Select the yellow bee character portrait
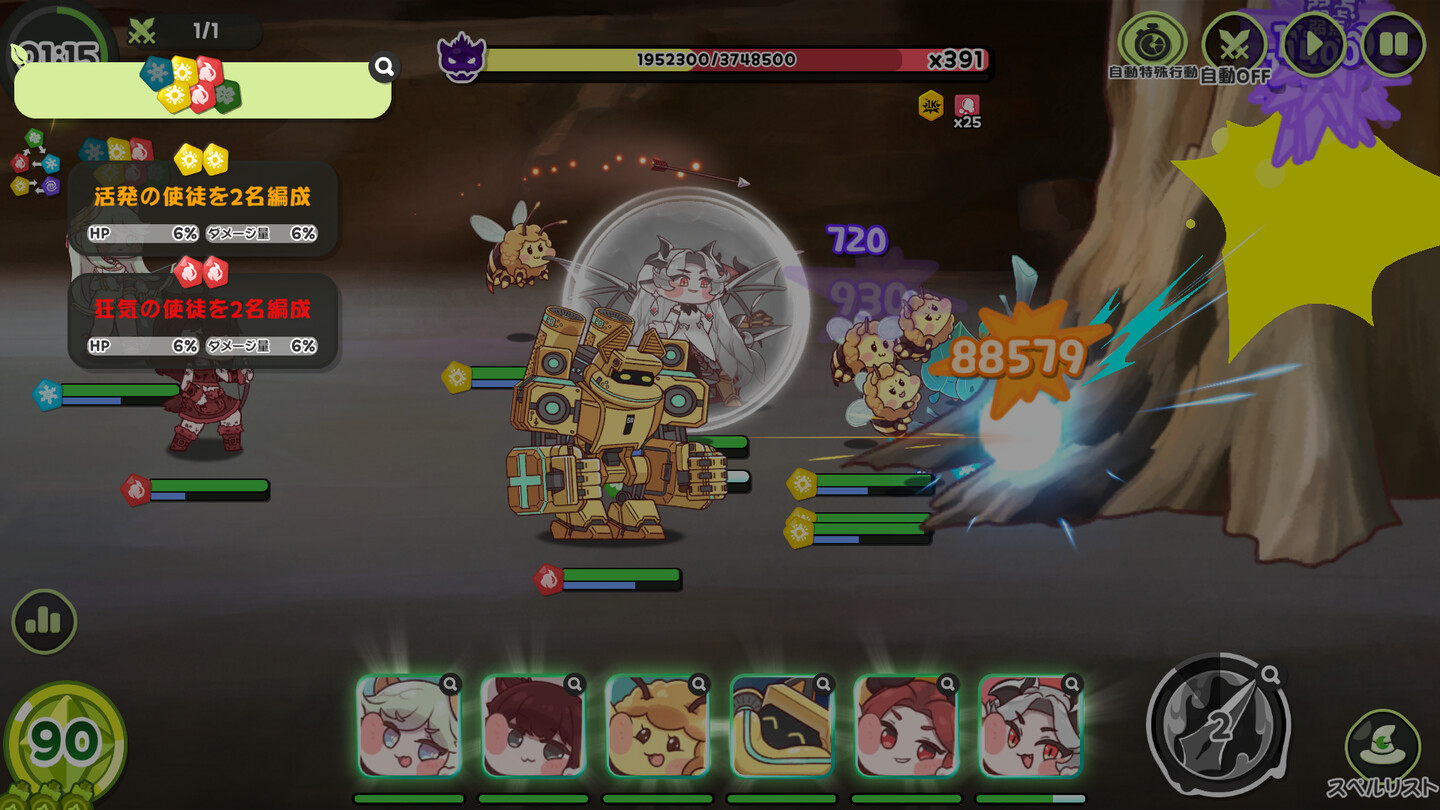Screen dimensions: 1440x810 (657, 727)
